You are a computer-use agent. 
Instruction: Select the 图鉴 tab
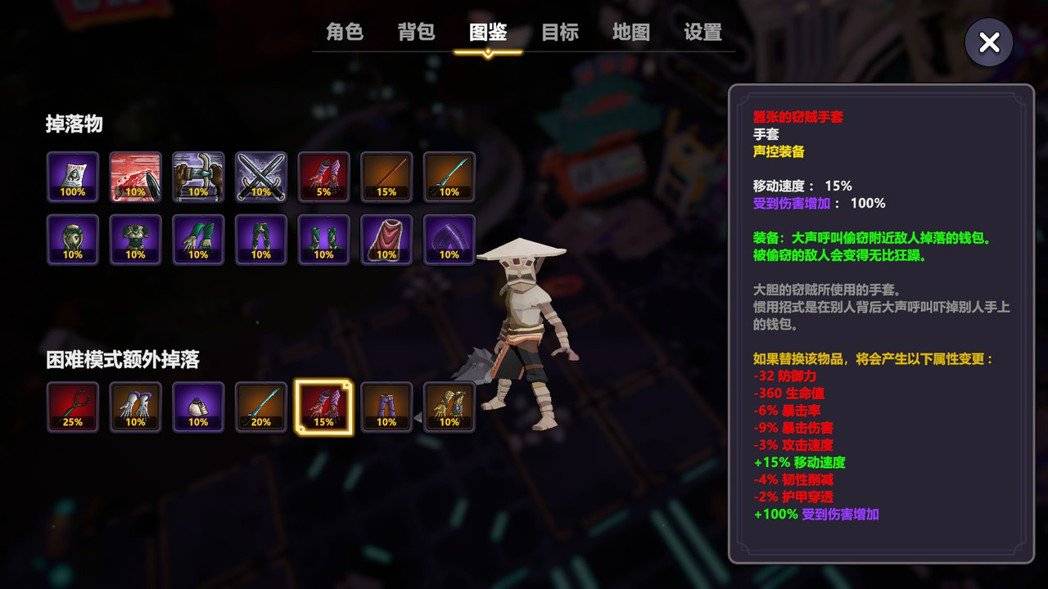[488, 32]
